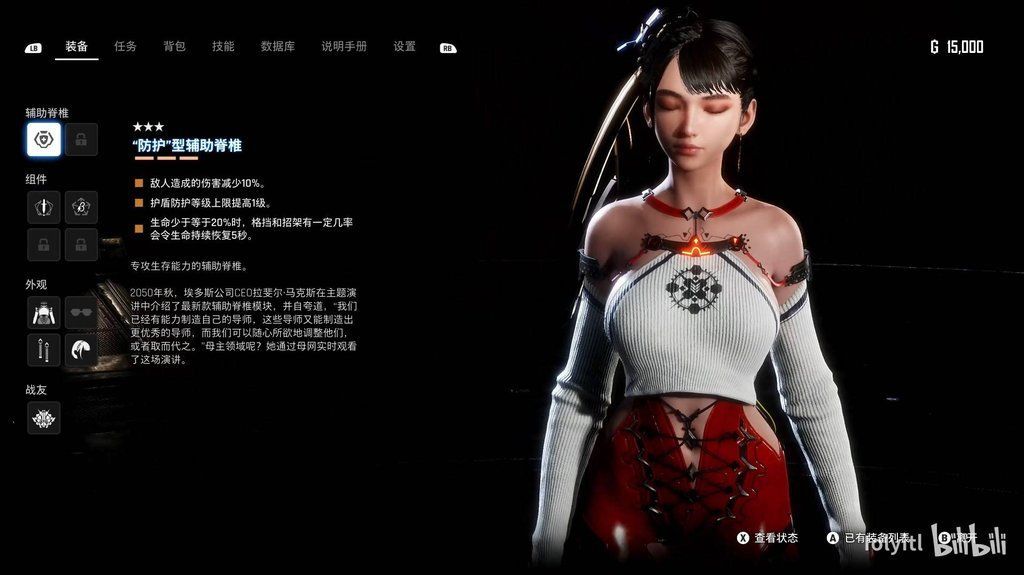Open the 已有装备列表 owned equipment list
The image size is (1024, 575).
click(868, 538)
